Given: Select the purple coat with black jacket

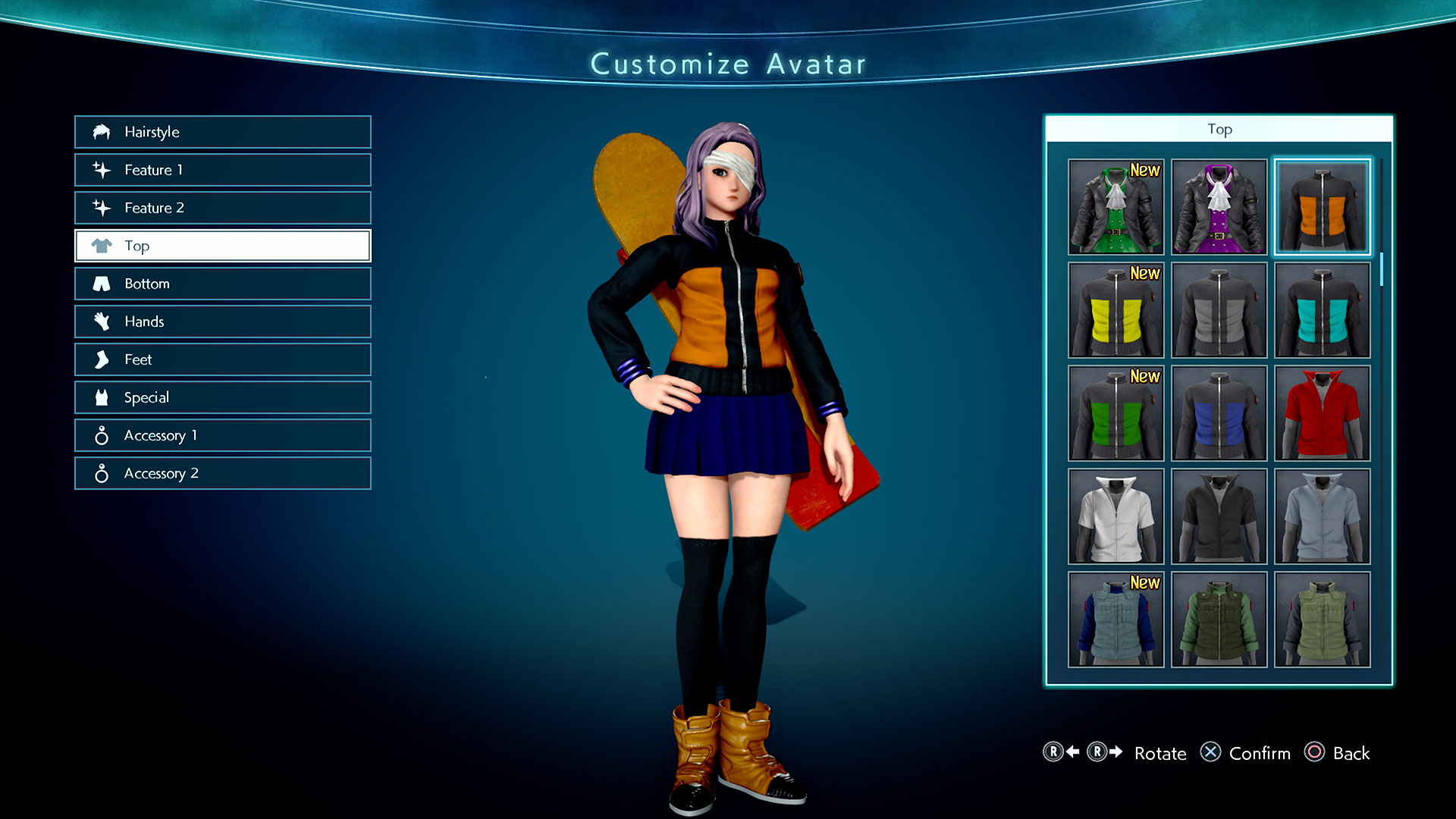Looking at the screenshot, I should tap(1219, 207).
